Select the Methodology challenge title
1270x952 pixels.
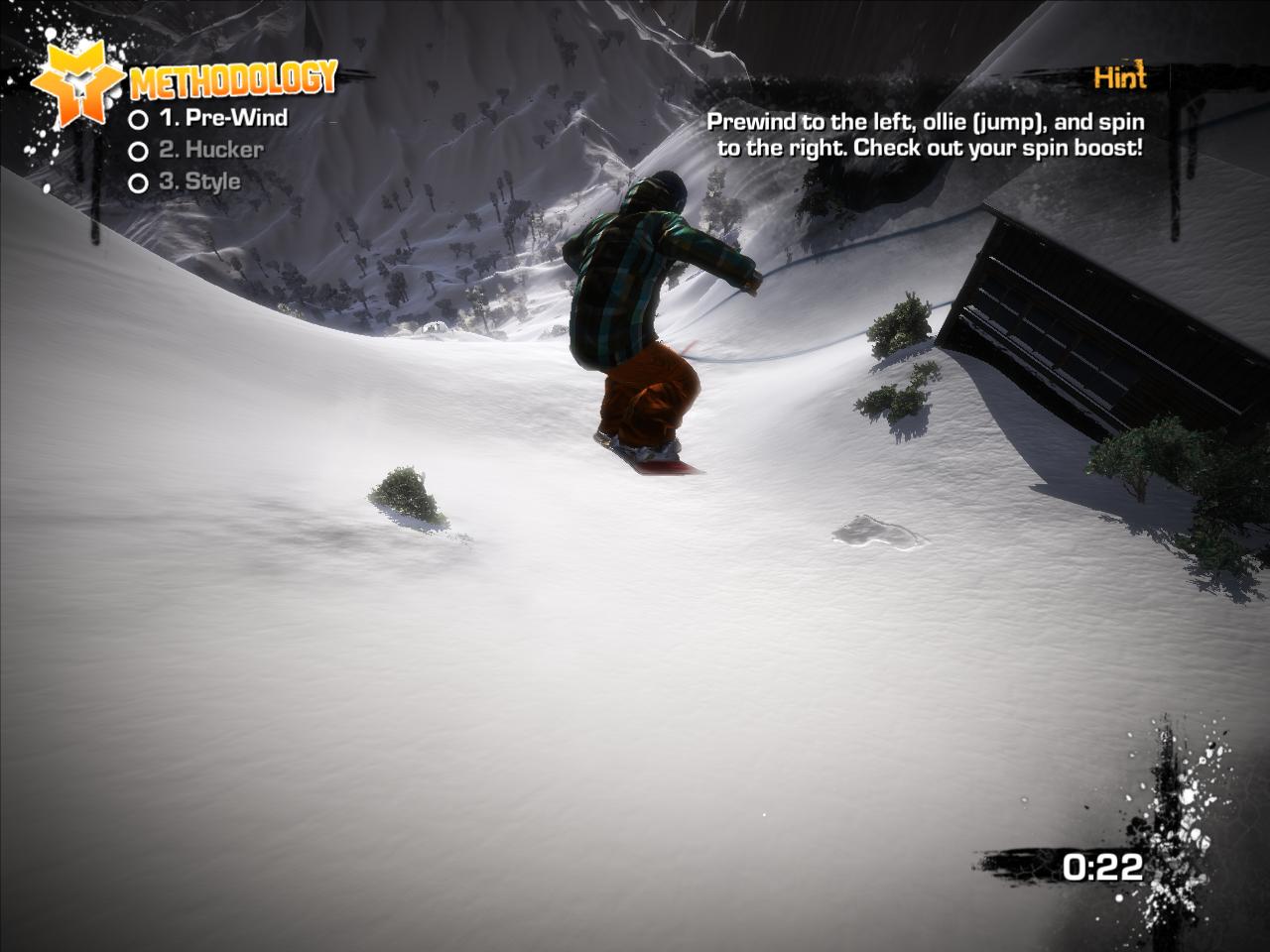[x=233, y=80]
